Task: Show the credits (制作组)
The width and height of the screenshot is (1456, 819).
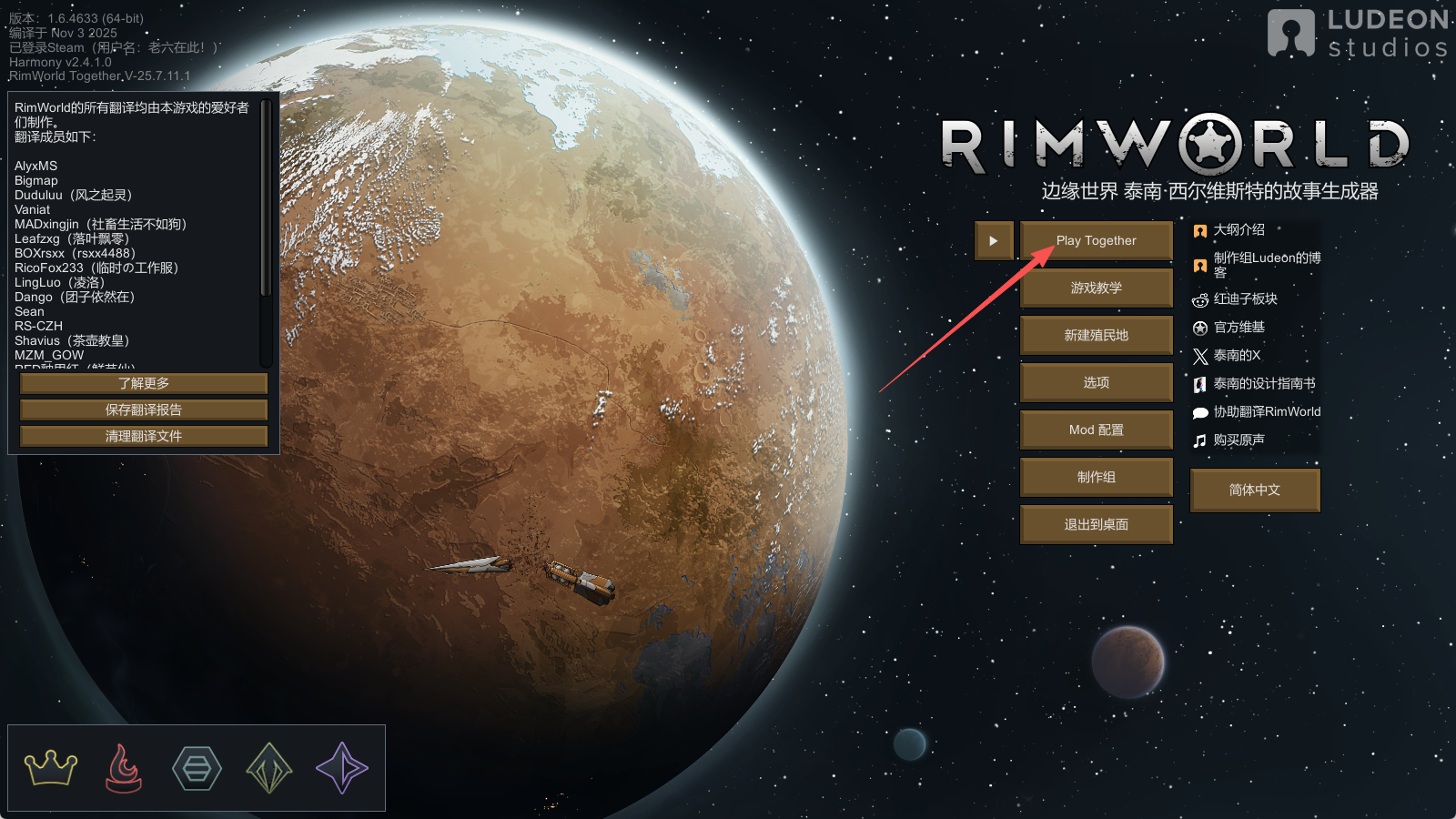Action: [1096, 478]
